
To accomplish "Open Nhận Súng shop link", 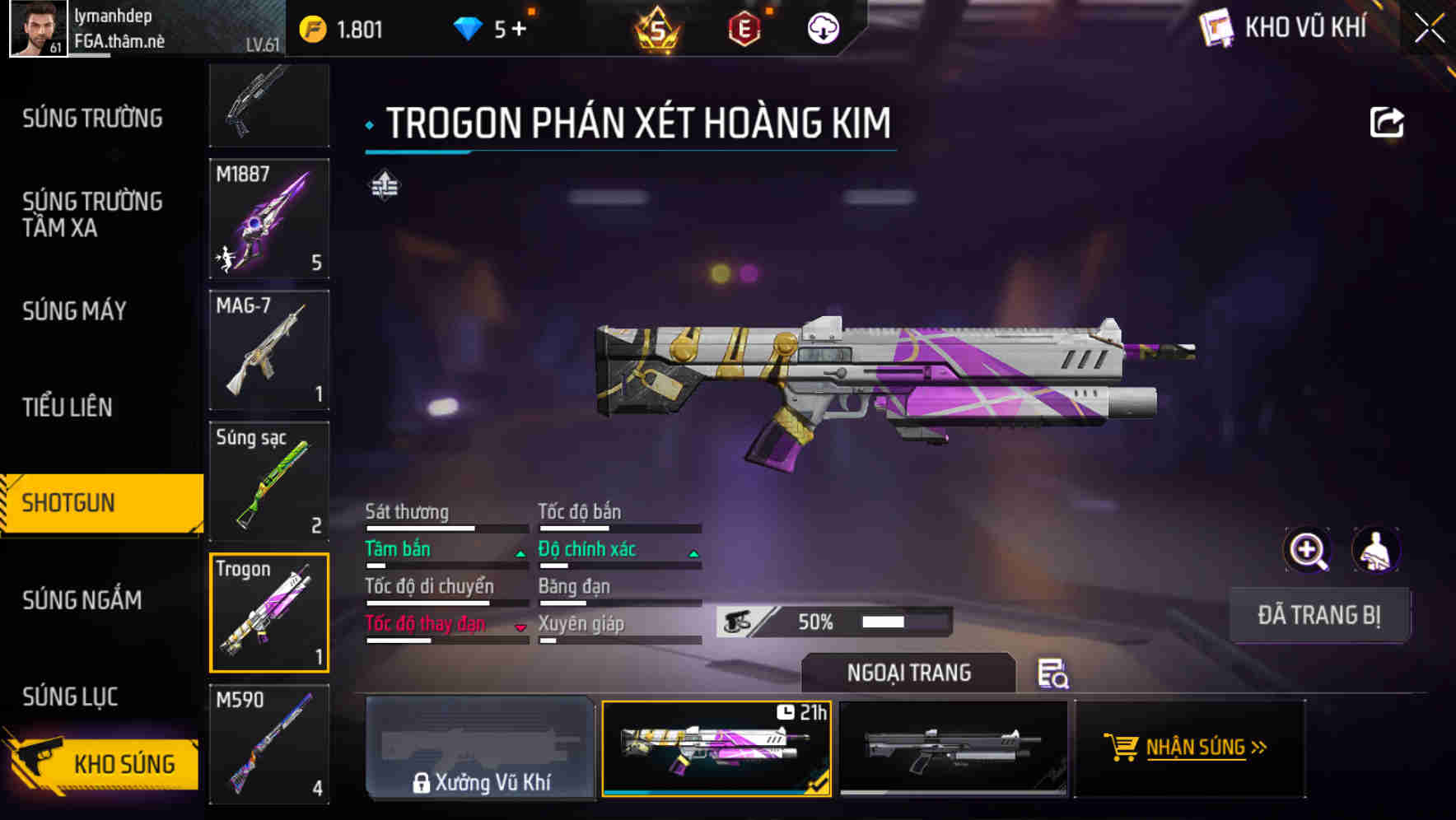I will 1189,748.
